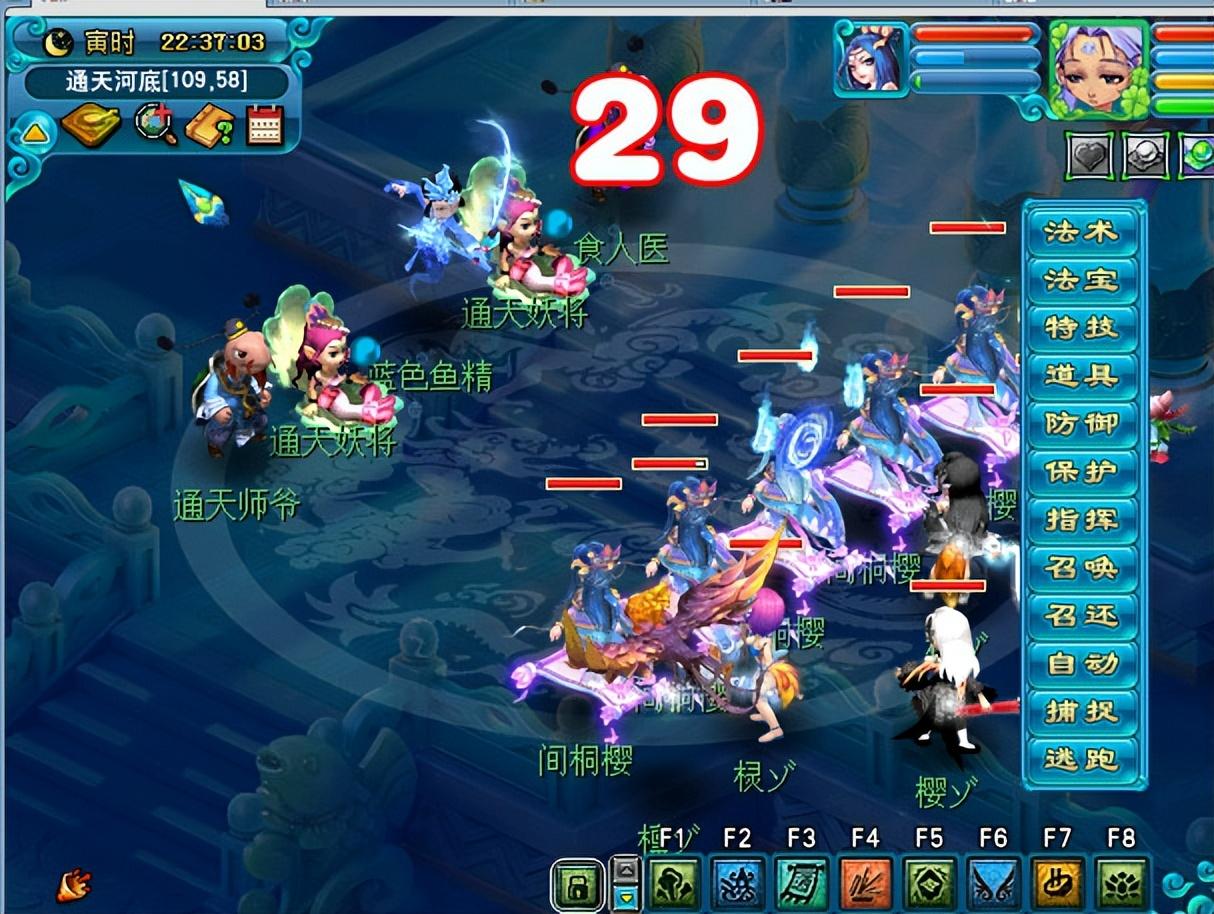This screenshot has width=1214, height=914.
Task: Choose the 捕捉 capture command
Action: coord(1081,711)
